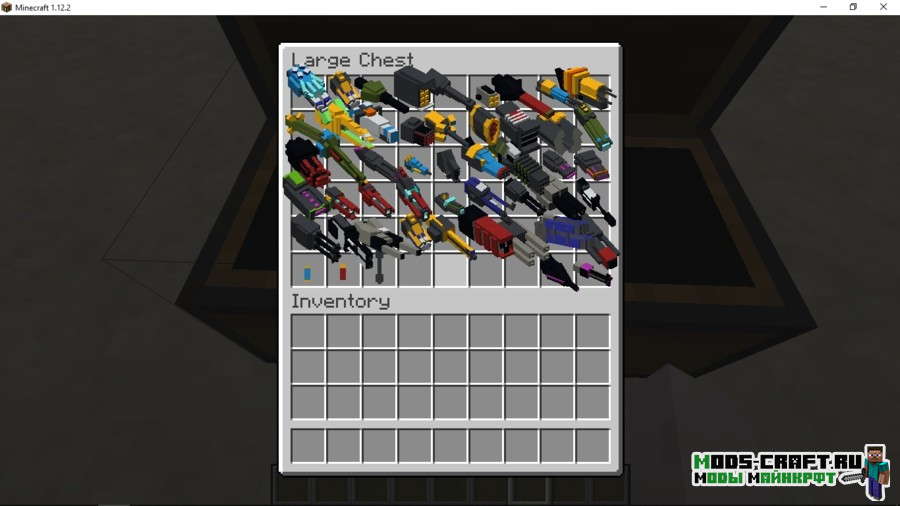Take the small yellow box with dark dots
Image resolution: width=900 pixels, height=506 pixels.
pos(489,96)
